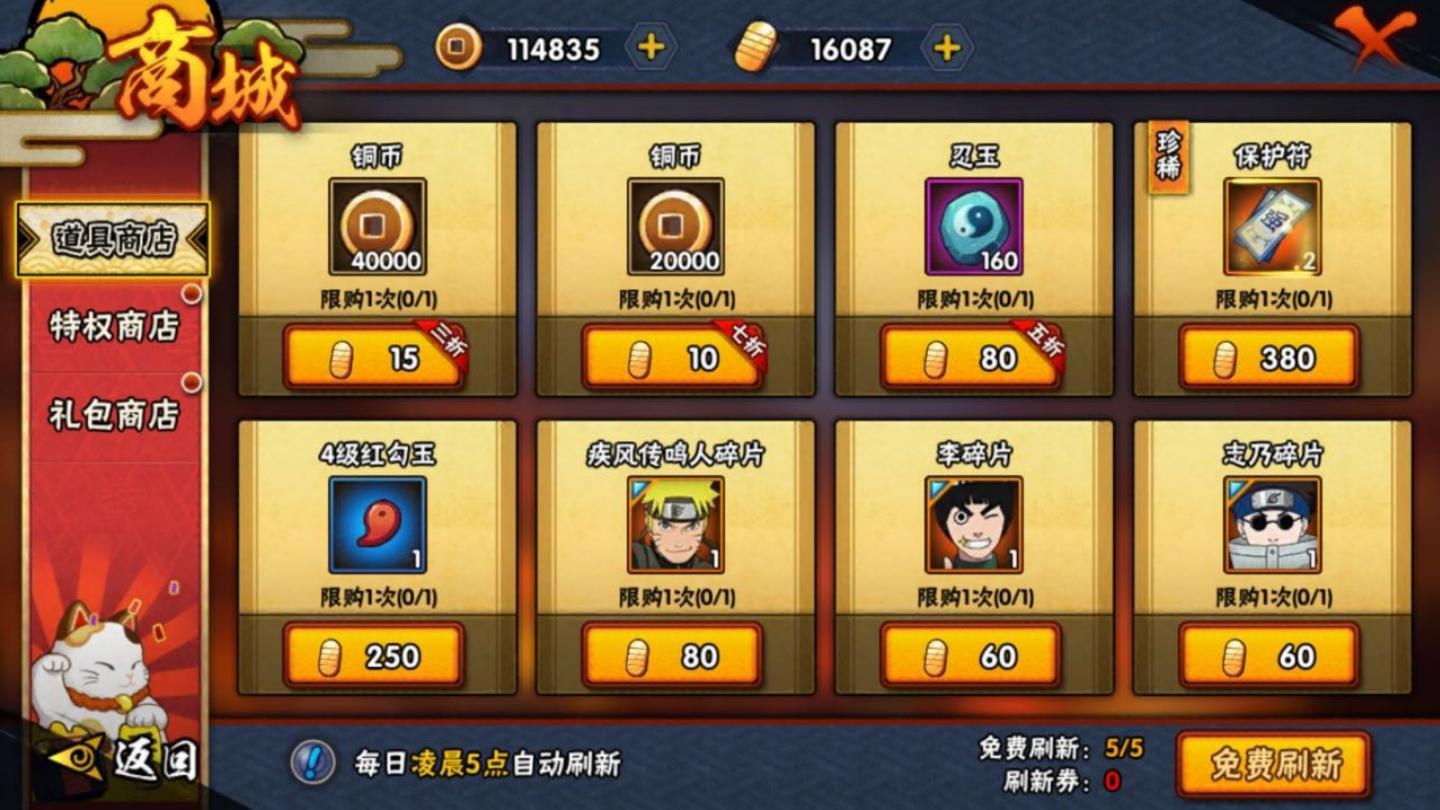Buy 疾风传鸣人碎片 for 80 gold

tap(672, 656)
